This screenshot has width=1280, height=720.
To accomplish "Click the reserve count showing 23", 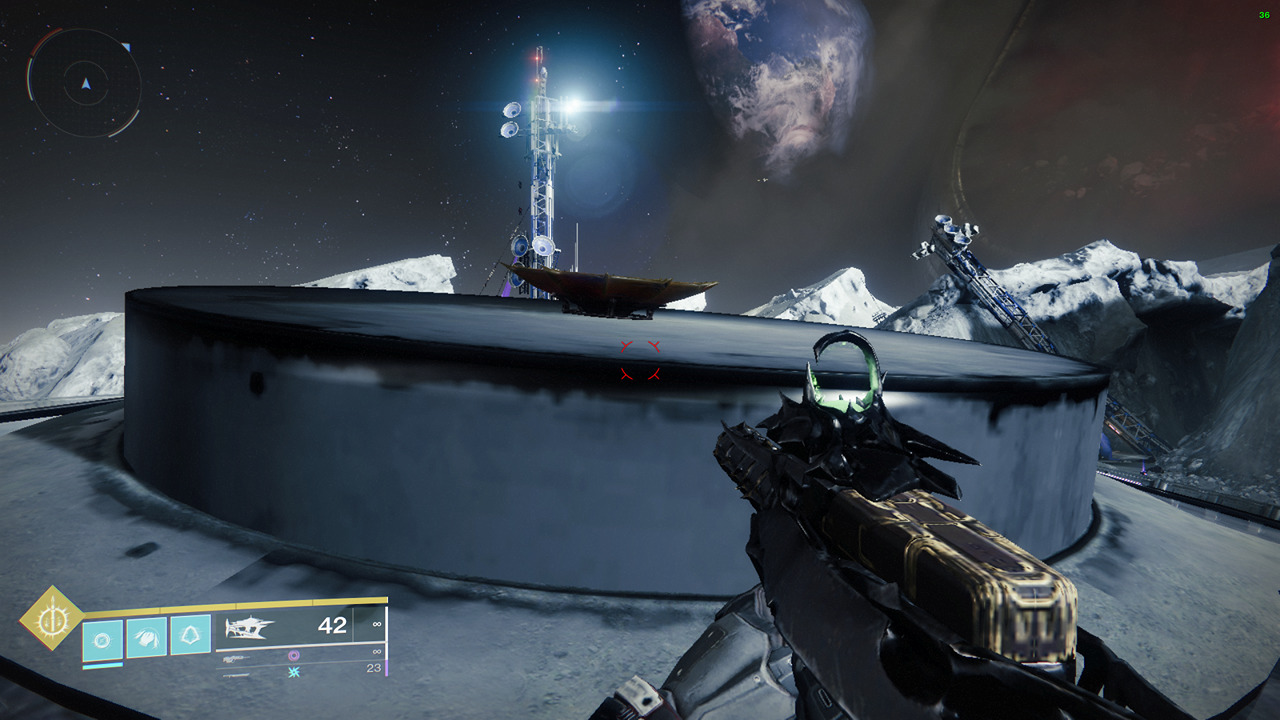I will click(x=376, y=668).
